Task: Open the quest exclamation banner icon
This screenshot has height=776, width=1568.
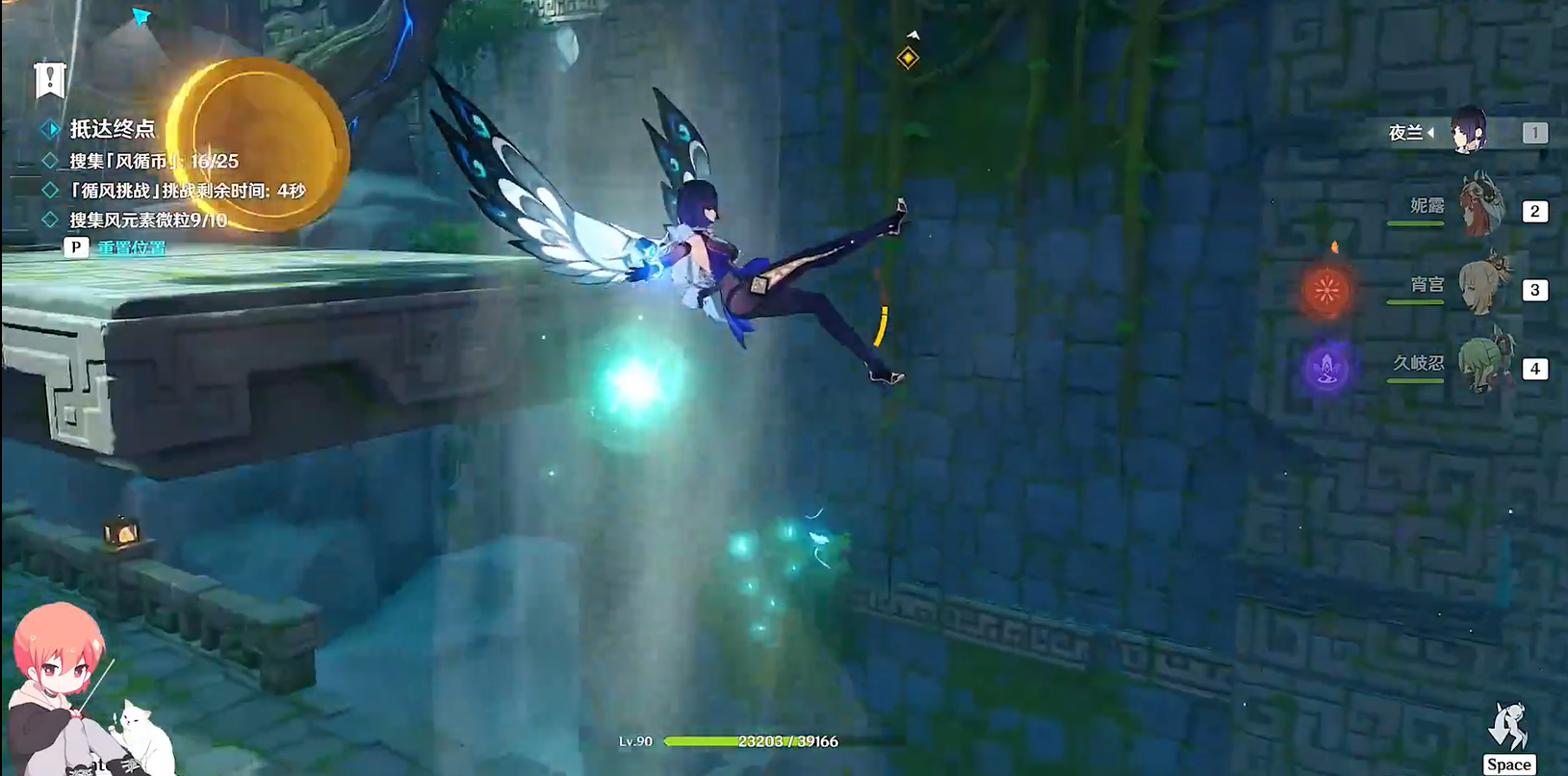Action: pos(48,78)
